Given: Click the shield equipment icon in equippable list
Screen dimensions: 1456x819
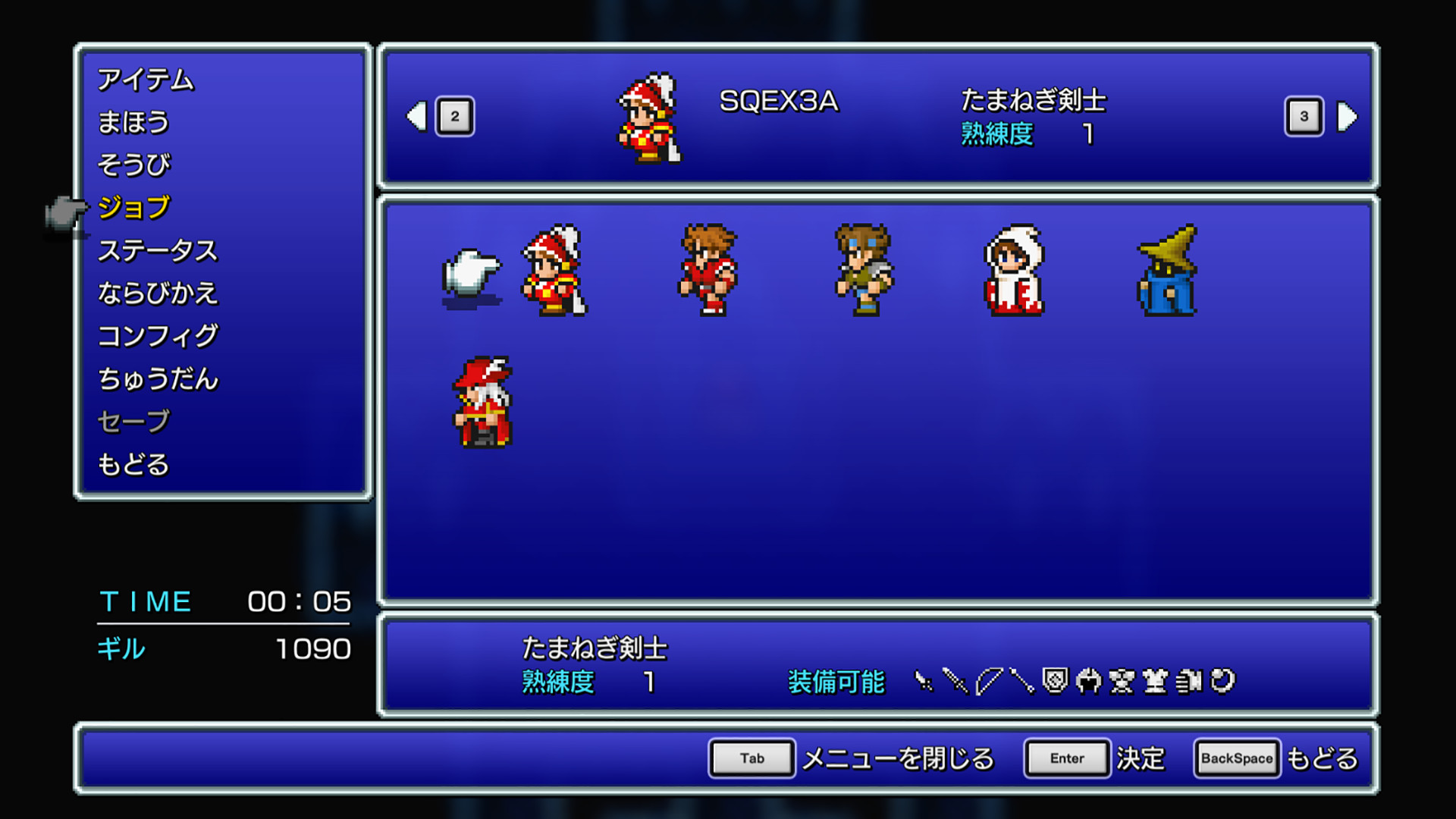Looking at the screenshot, I should pos(1055,679).
